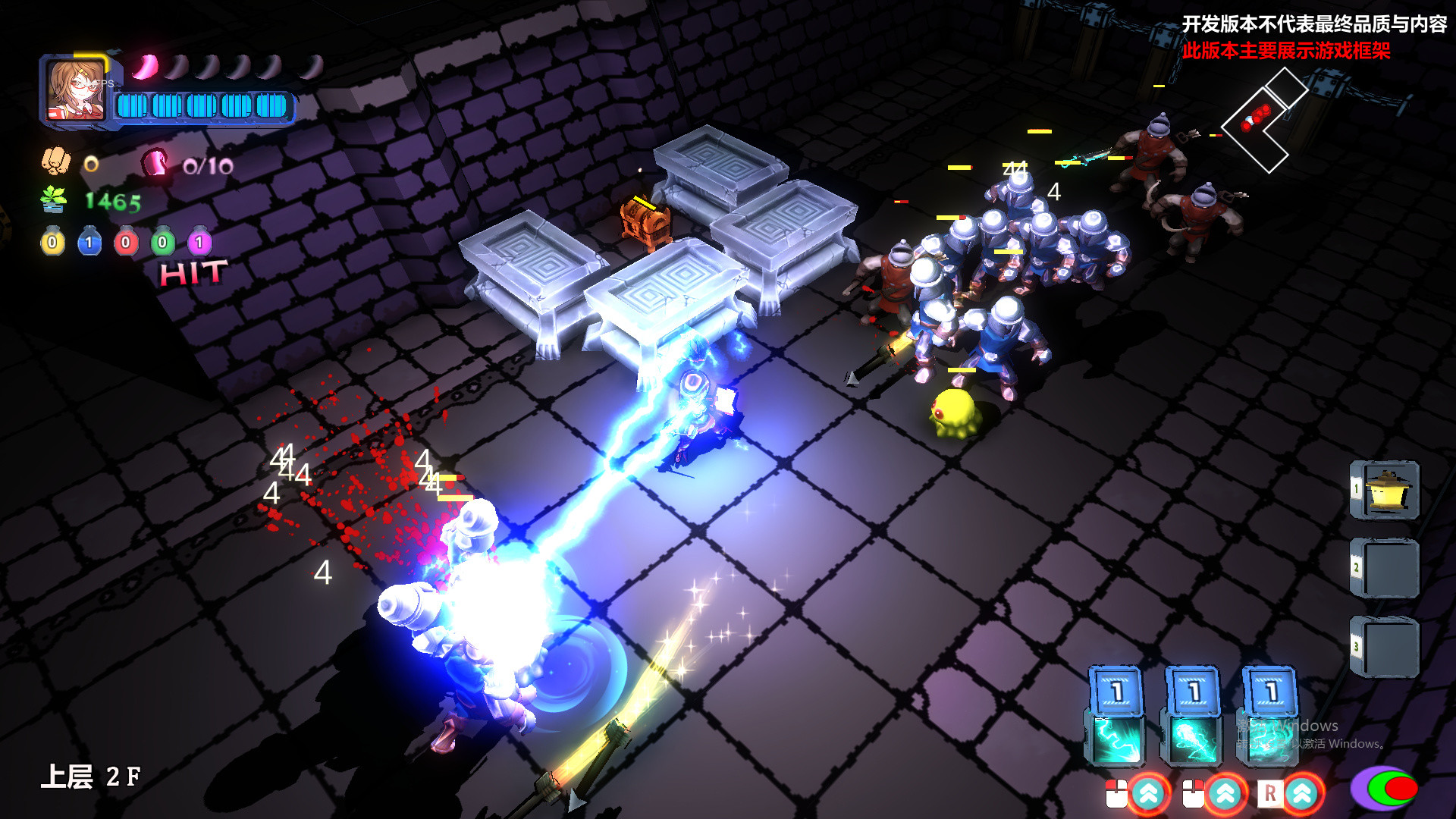
Task: Click the left mouse button skill binding icon
Action: coord(1116,795)
